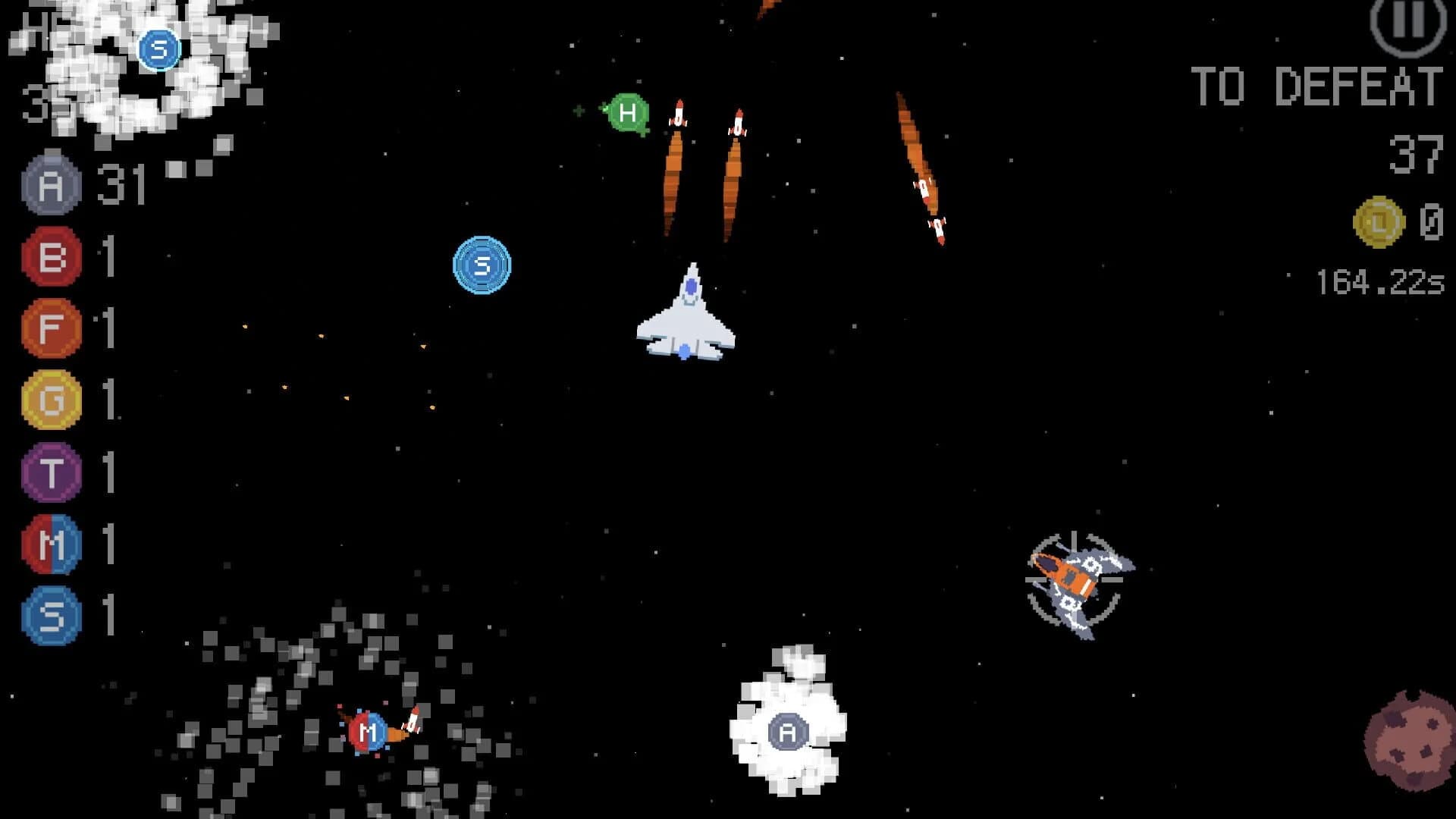
Task: Click the M pickup near the bottom explosion
Action: (x=367, y=733)
